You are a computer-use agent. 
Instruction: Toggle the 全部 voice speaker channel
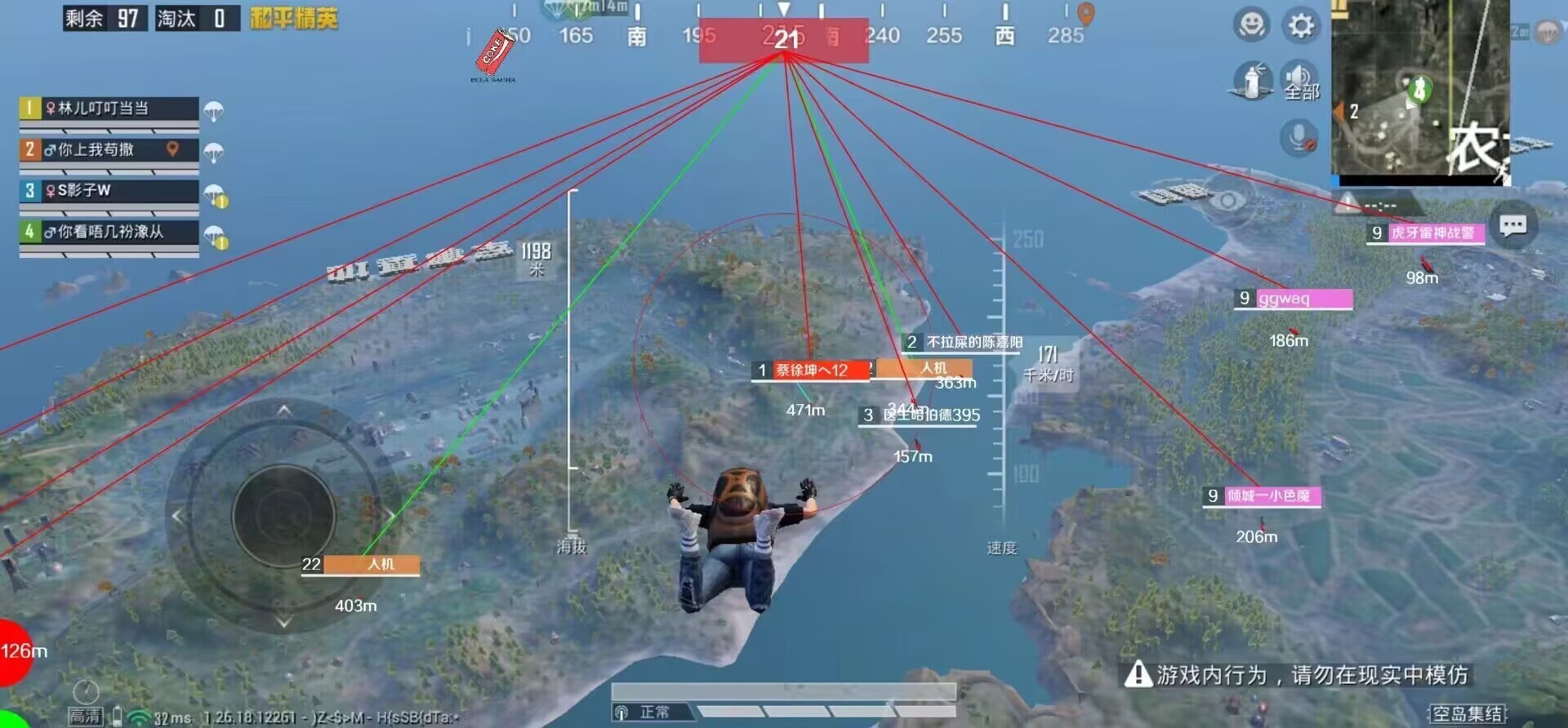(1300, 81)
